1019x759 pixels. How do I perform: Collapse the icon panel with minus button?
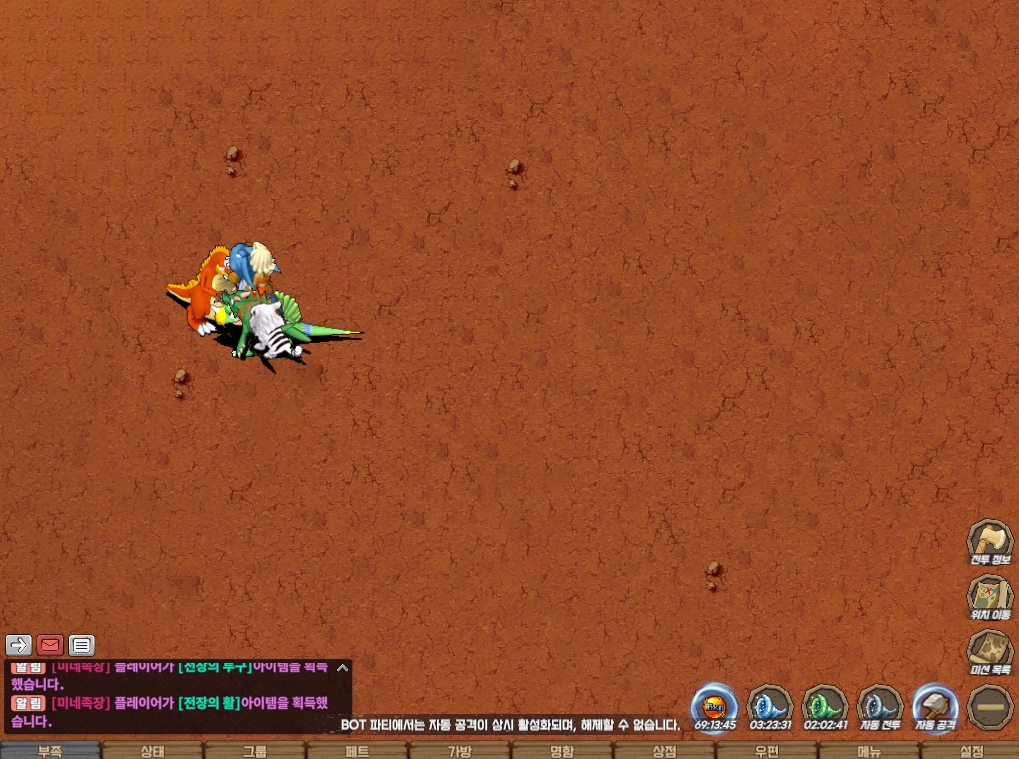pos(990,706)
